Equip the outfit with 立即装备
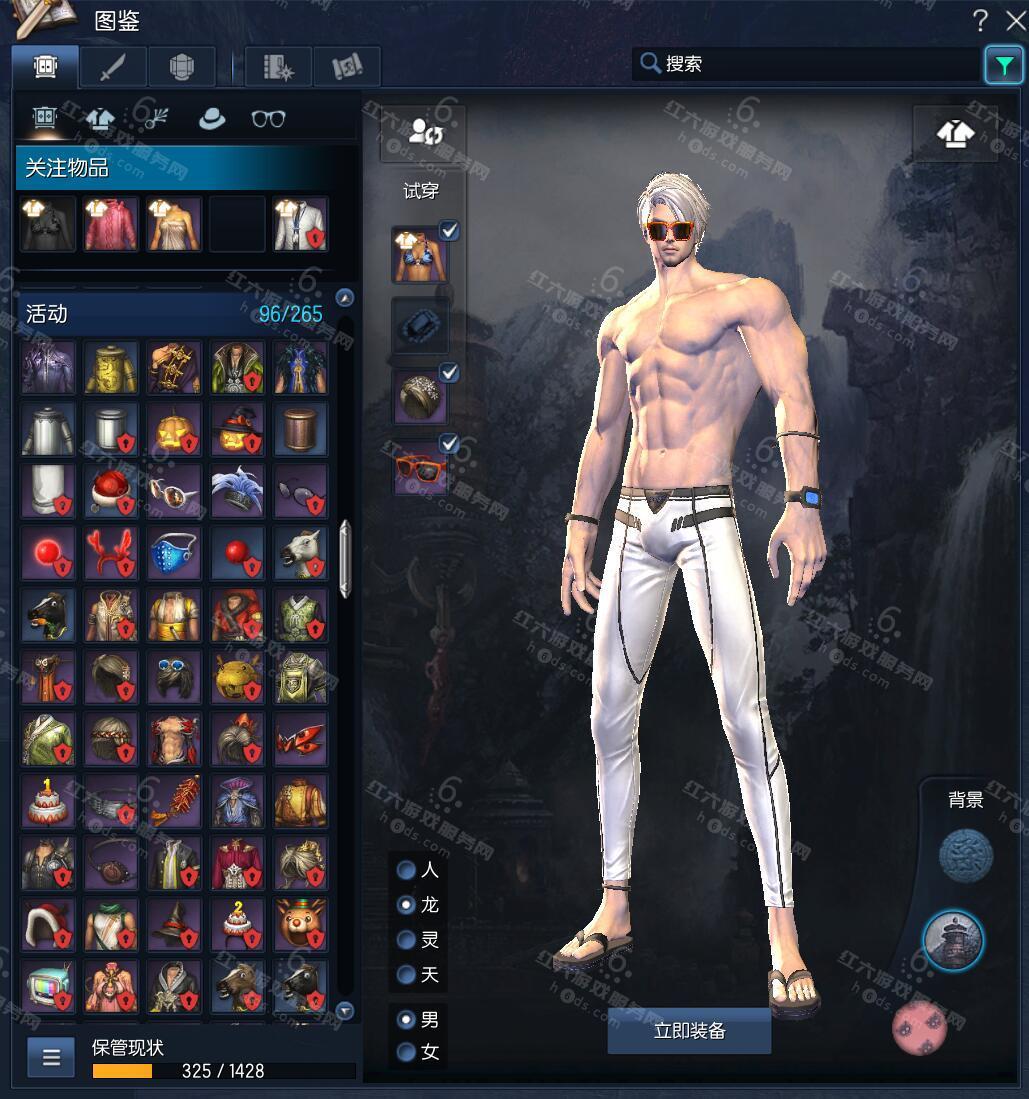The width and height of the screenshot is (1029, 1099). click(x=689, y=1031)
